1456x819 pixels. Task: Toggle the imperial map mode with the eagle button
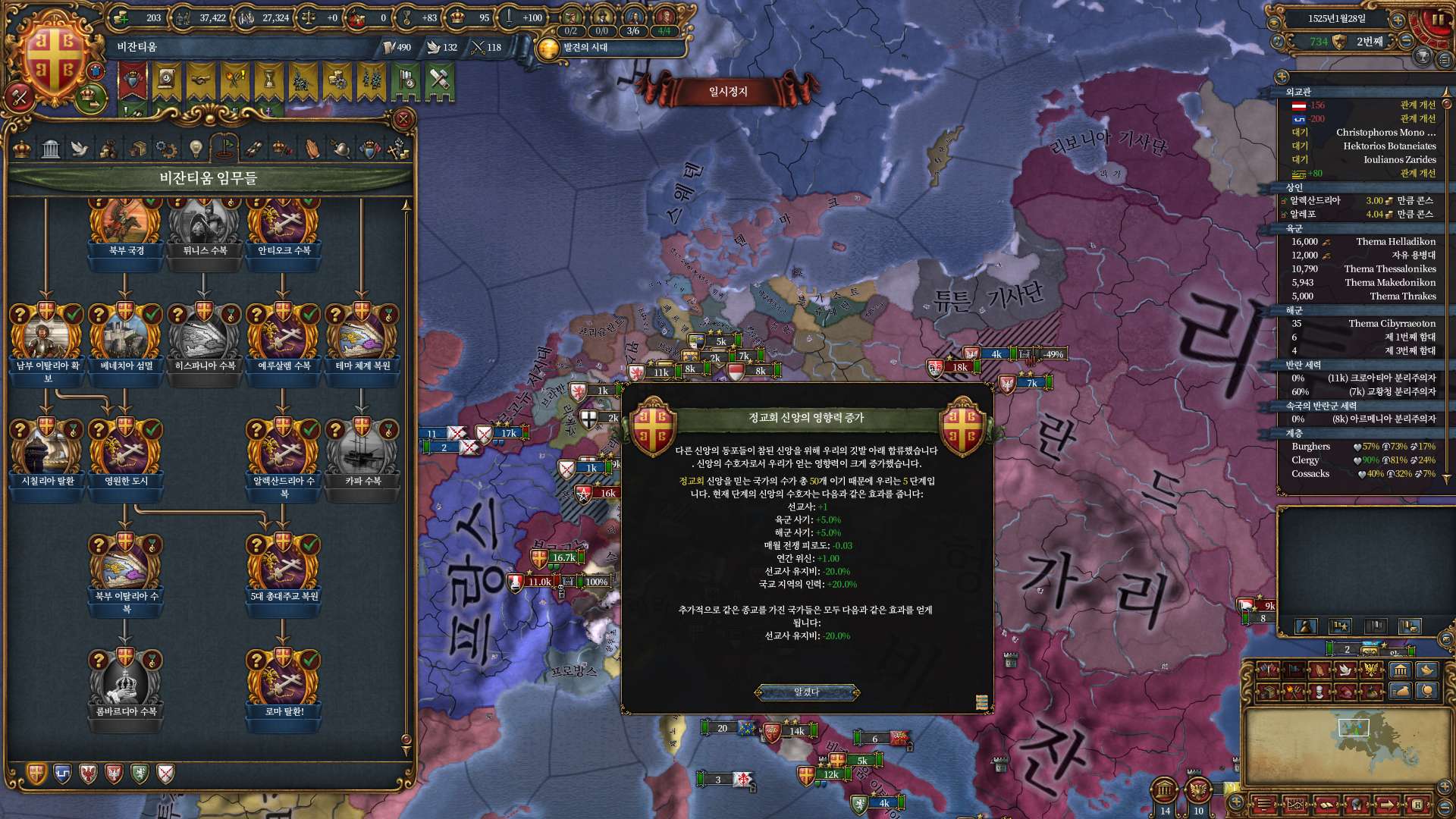coord(1371,669)
